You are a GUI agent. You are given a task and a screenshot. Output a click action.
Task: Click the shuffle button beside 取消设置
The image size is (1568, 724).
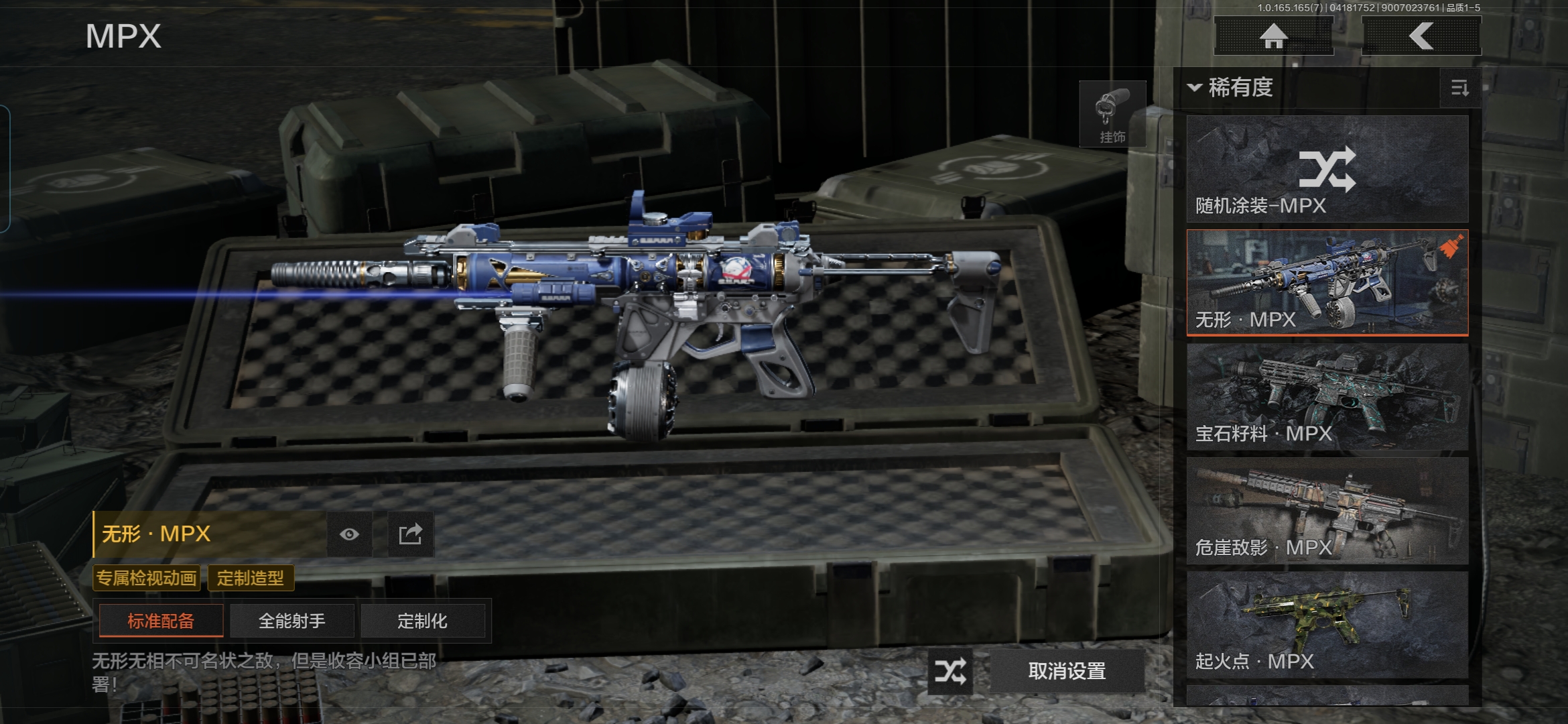pos(950,670)
